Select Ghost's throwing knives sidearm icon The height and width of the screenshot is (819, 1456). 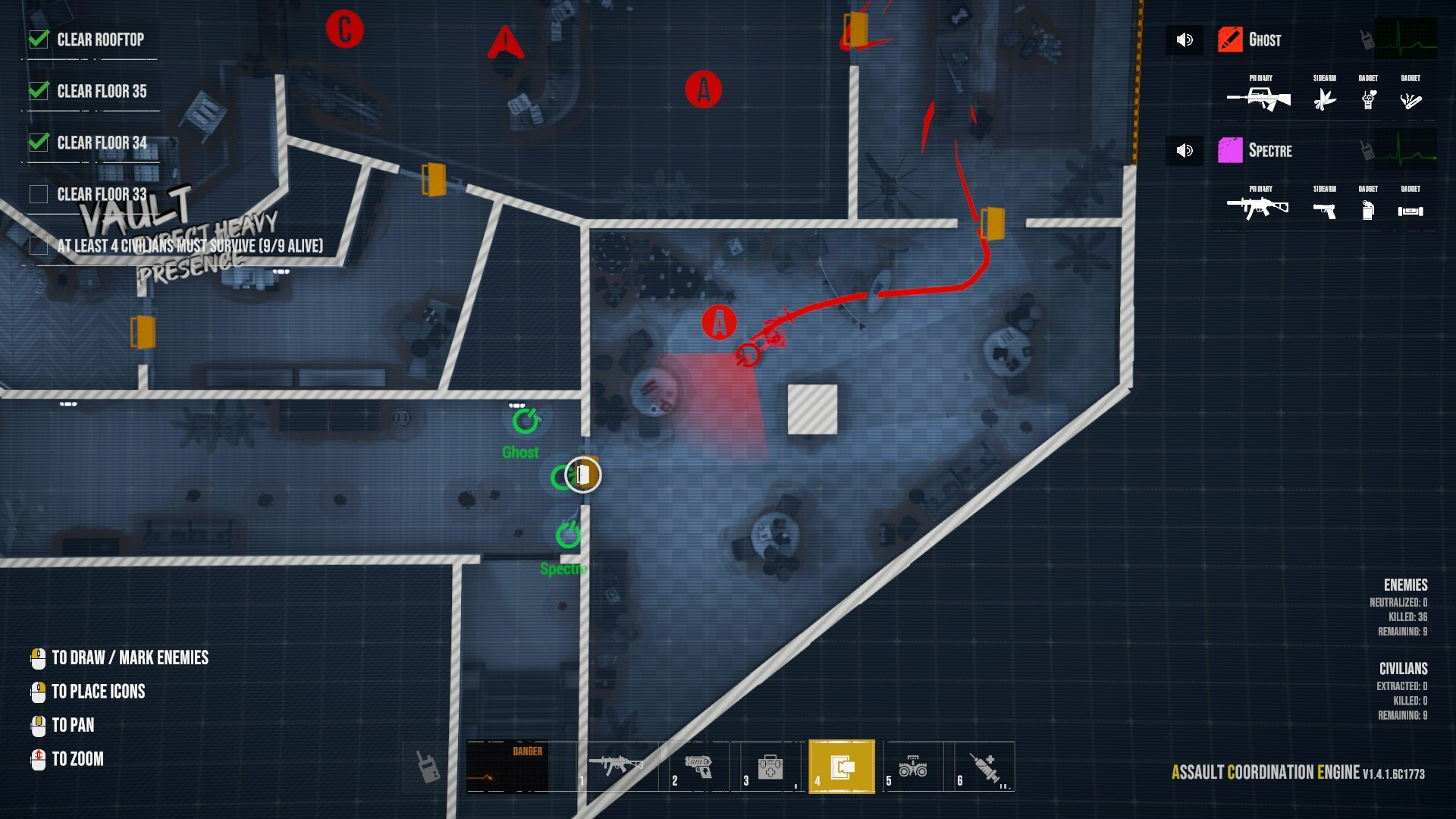click(x=1325, y=99)
